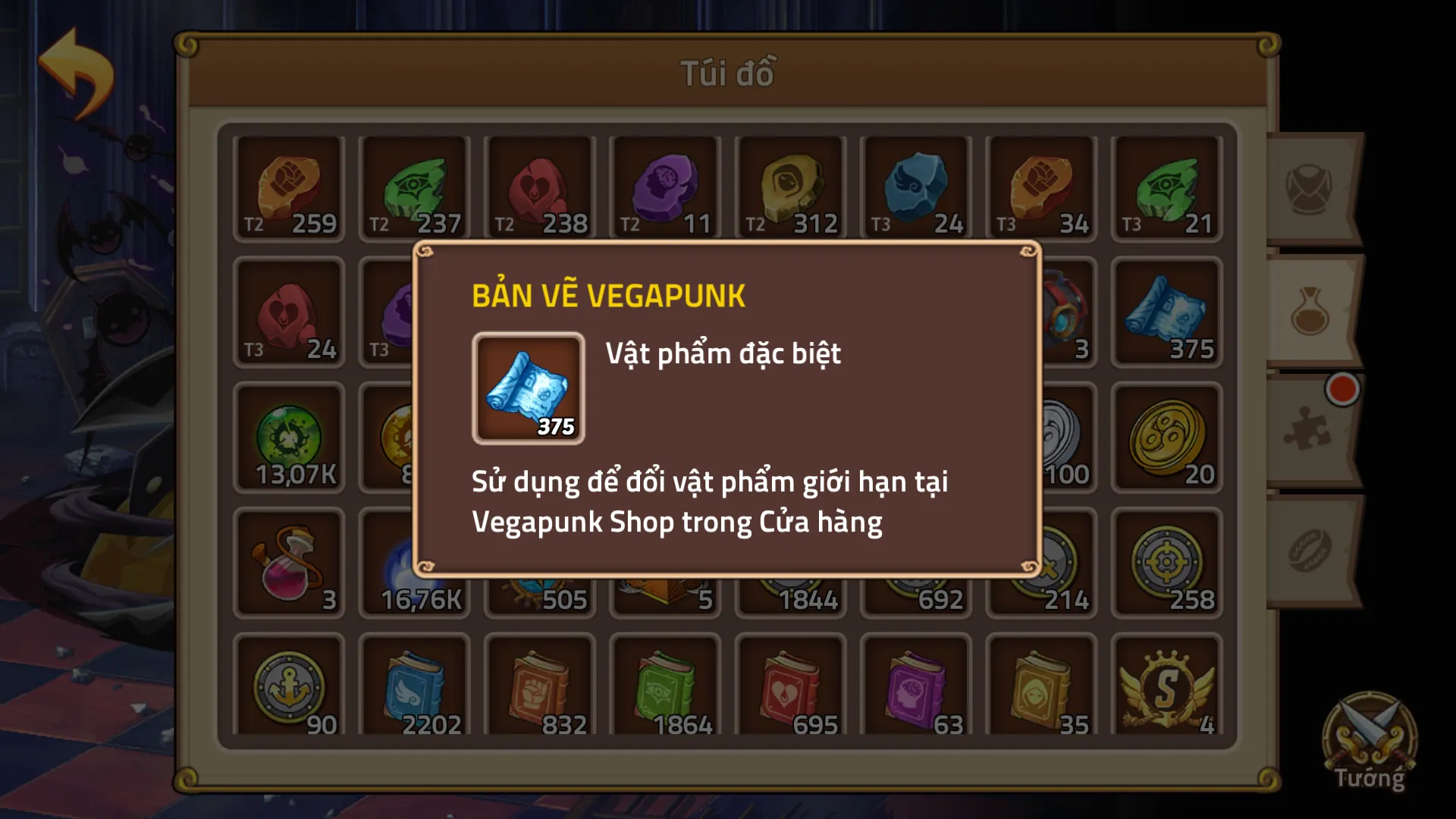The width and height of the screenshot is (1456, 819).
Task: Click the red potion vial item showing 3
Action: pyautogui.click(x=289, y=561)
